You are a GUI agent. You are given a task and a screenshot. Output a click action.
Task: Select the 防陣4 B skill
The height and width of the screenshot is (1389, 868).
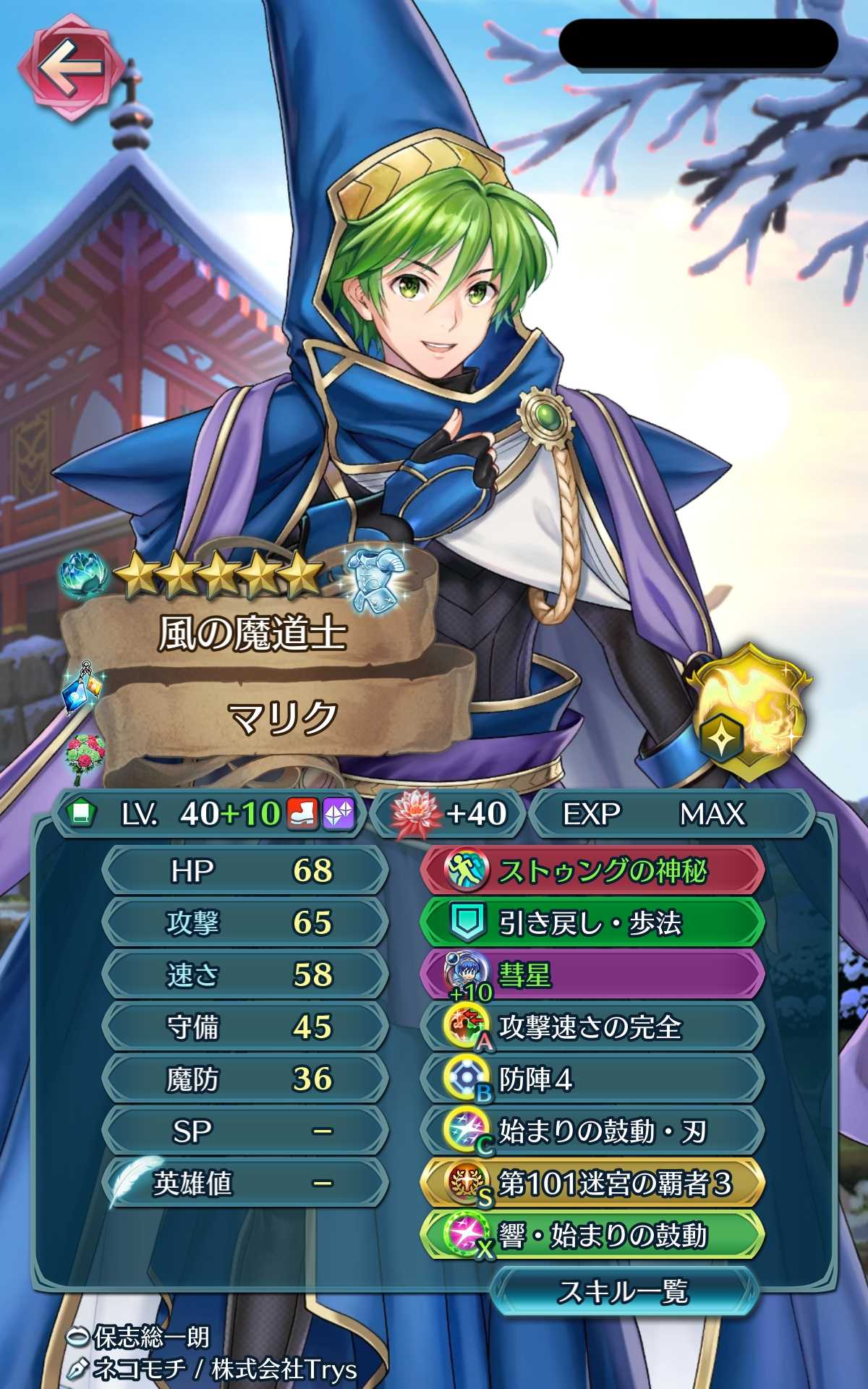click(592, 1079)
